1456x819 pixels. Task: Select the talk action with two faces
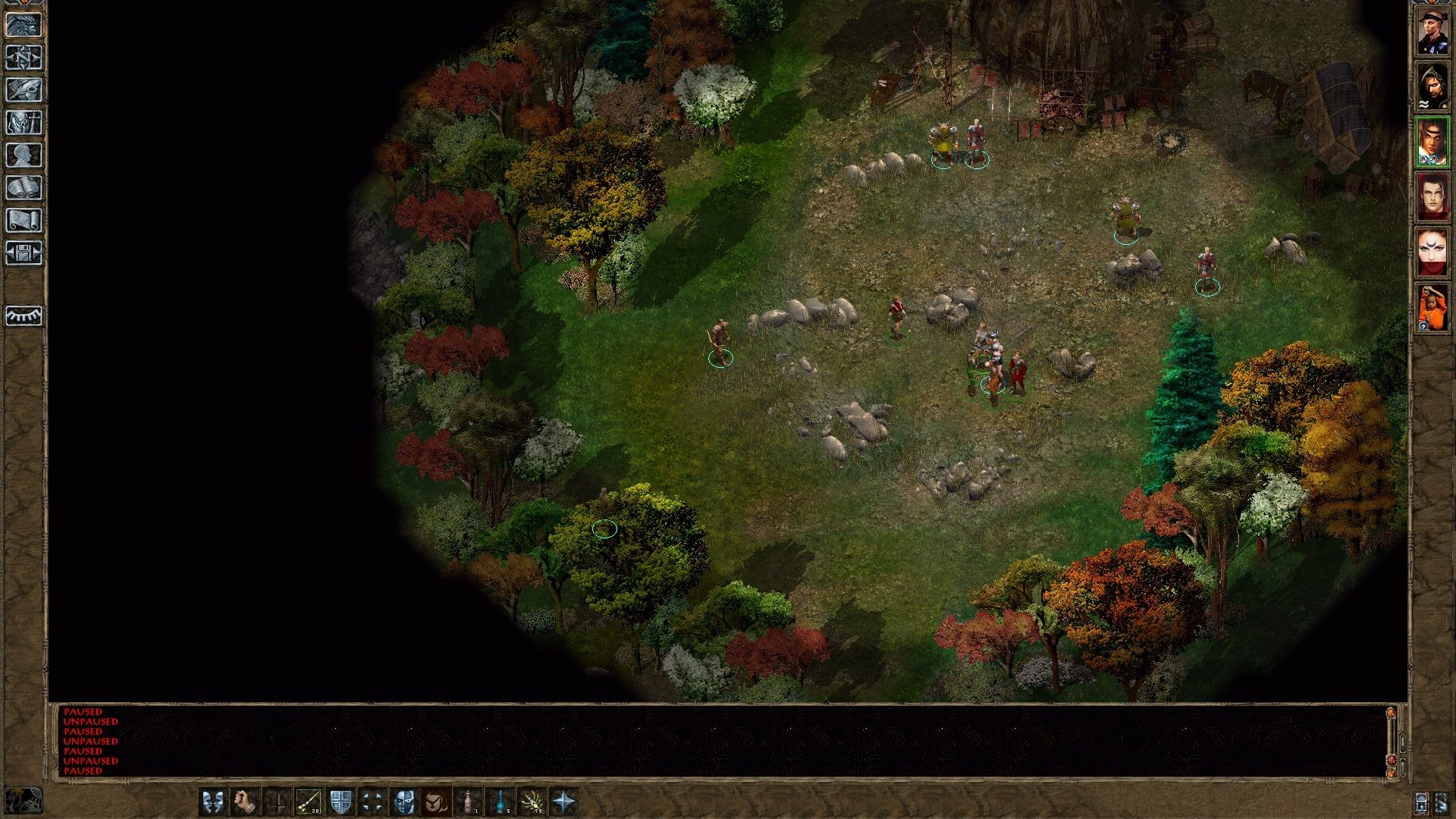pyautogui.click(x=213, y=802)
